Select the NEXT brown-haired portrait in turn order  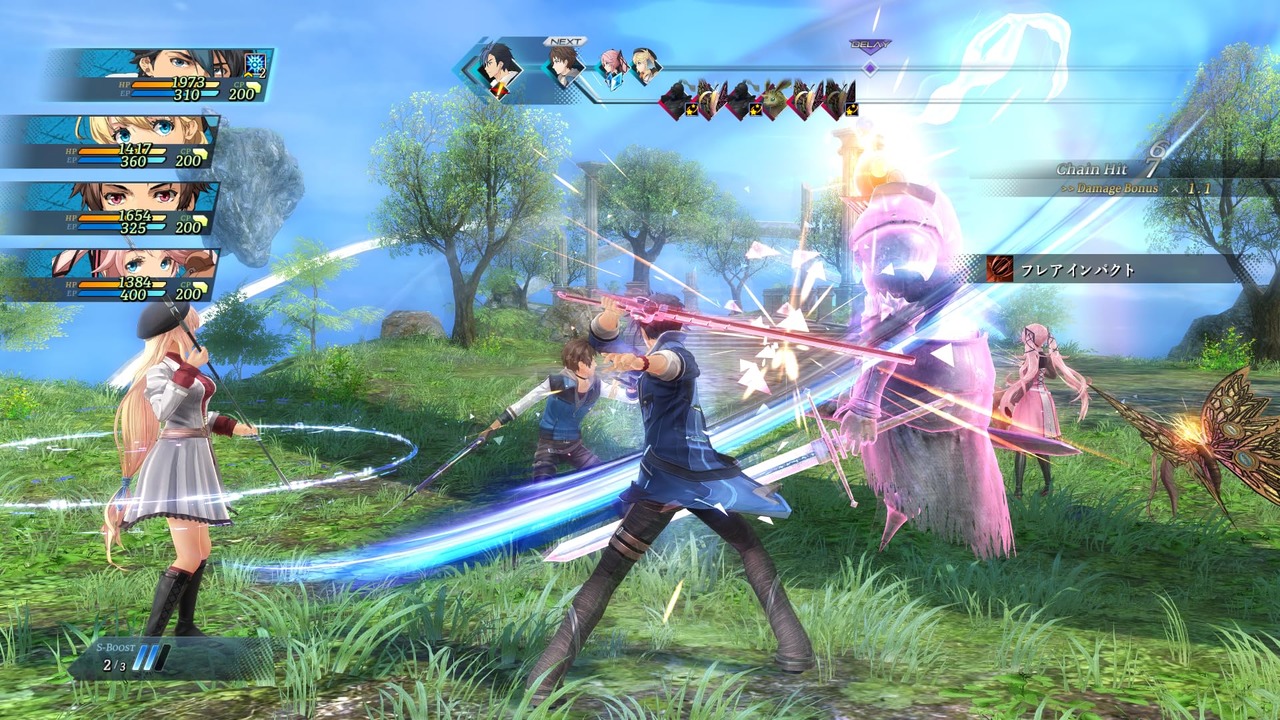click(x=564, y=67)
